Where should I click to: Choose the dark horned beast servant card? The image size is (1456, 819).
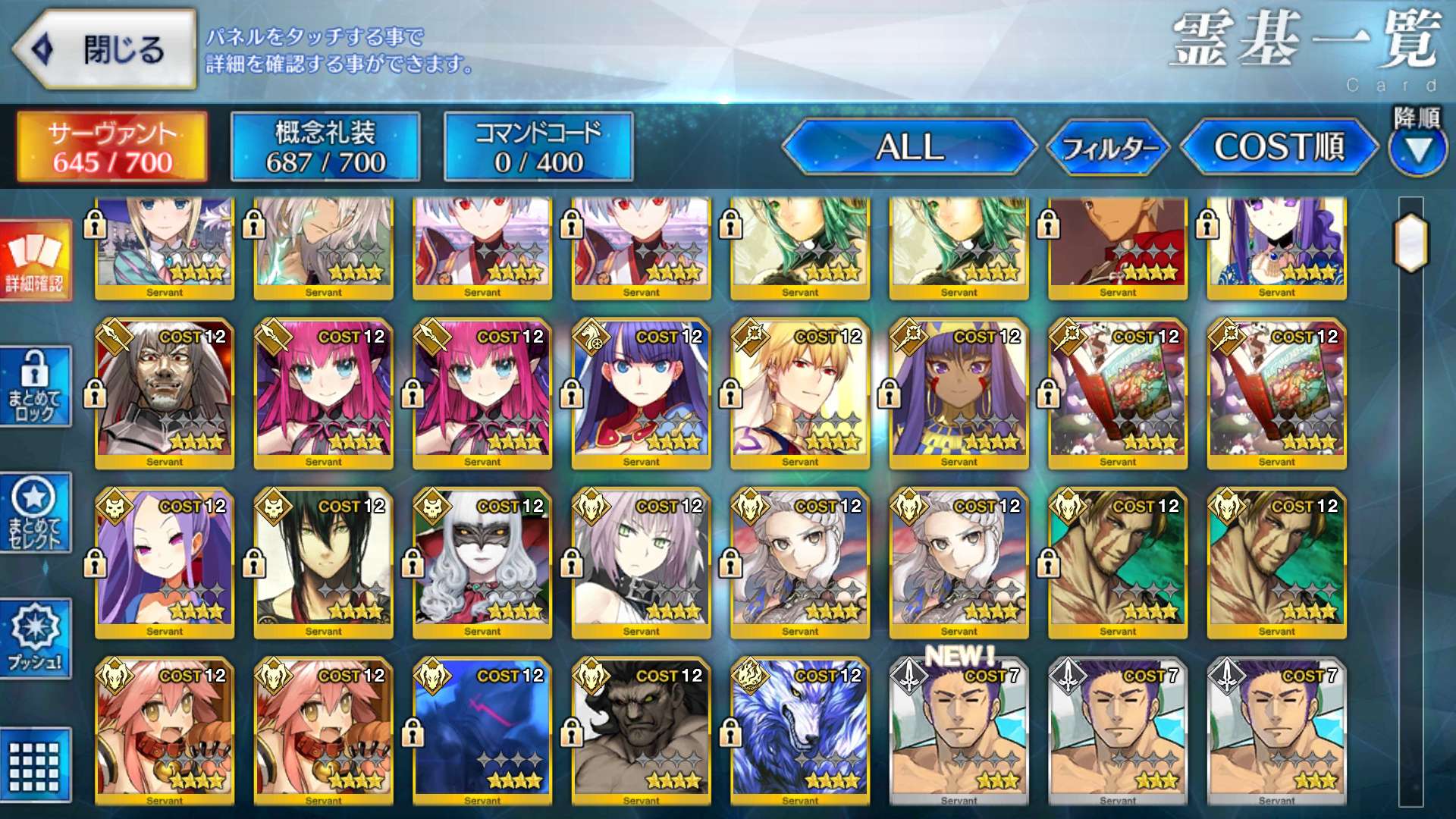coord(642,732)
